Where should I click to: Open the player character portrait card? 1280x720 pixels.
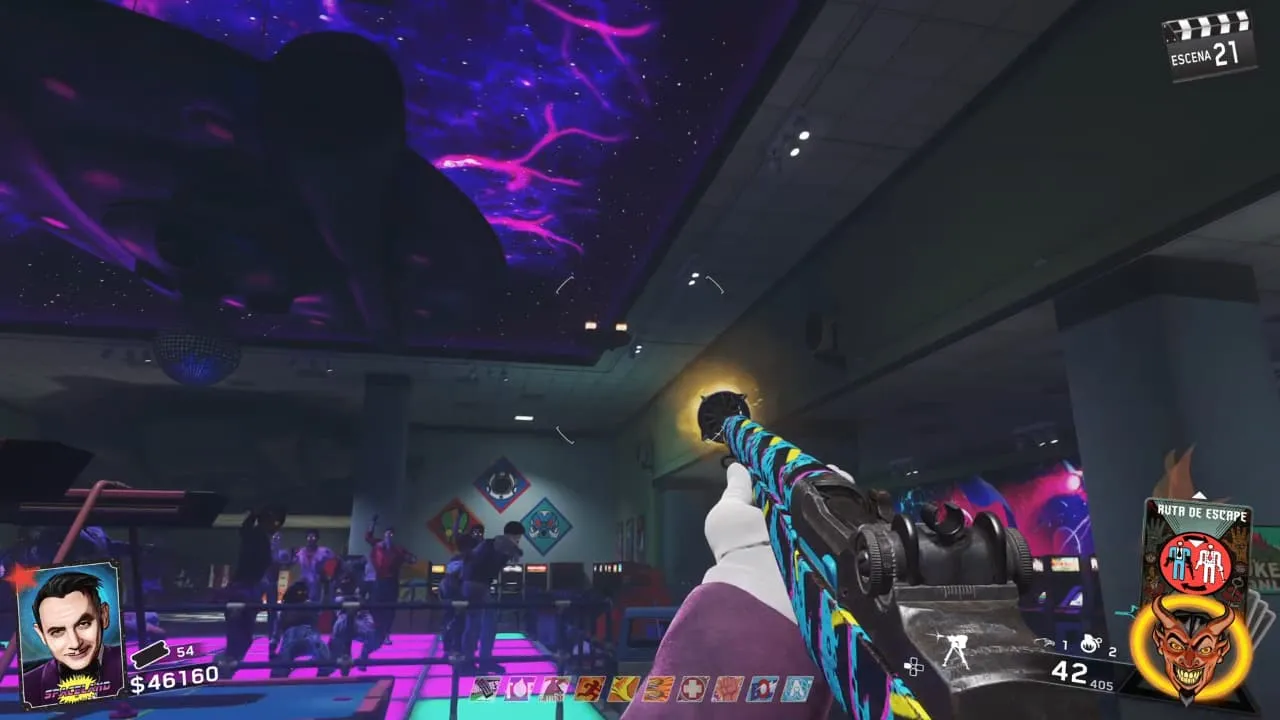pos(70,633)
